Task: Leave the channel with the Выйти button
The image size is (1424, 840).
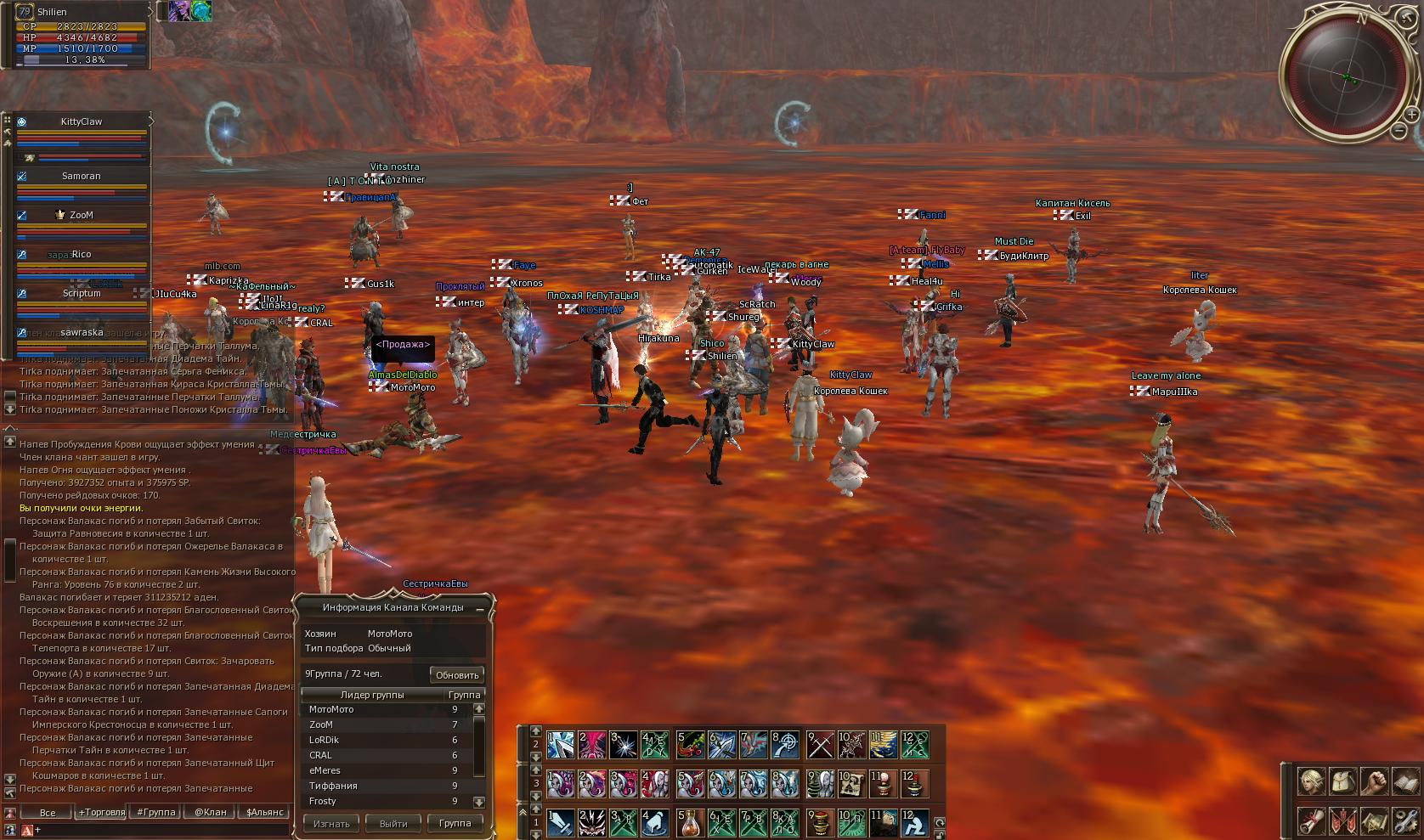Action: coord(393,823)
